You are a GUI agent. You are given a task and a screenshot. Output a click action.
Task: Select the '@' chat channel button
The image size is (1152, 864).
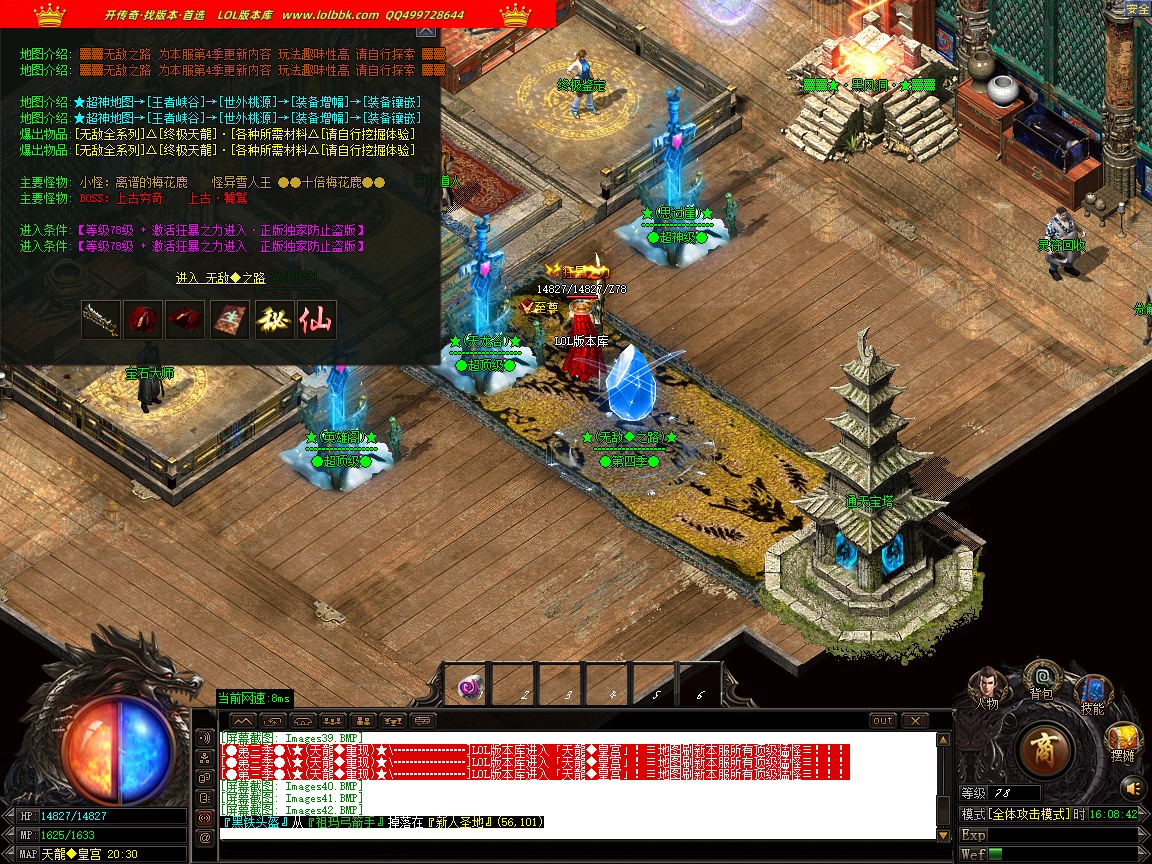pyautogui.click(x=206, y=837)
